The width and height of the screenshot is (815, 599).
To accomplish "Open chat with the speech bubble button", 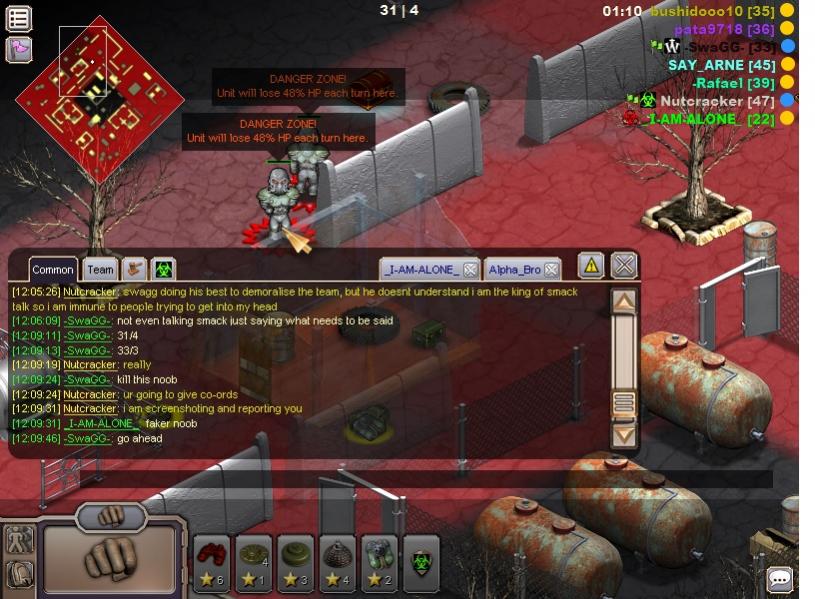I will [780, 579].
